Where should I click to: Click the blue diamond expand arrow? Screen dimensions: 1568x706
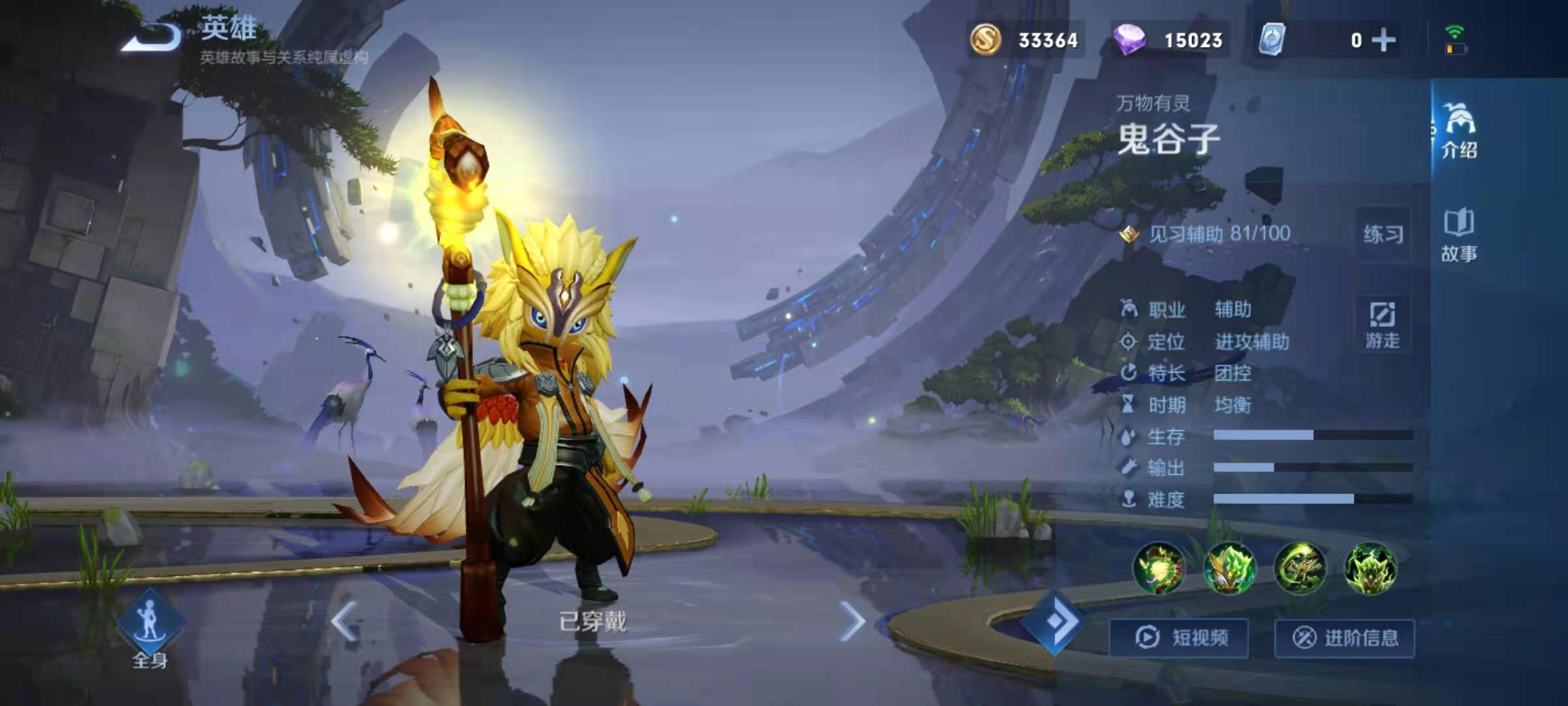click(1054, 622)
